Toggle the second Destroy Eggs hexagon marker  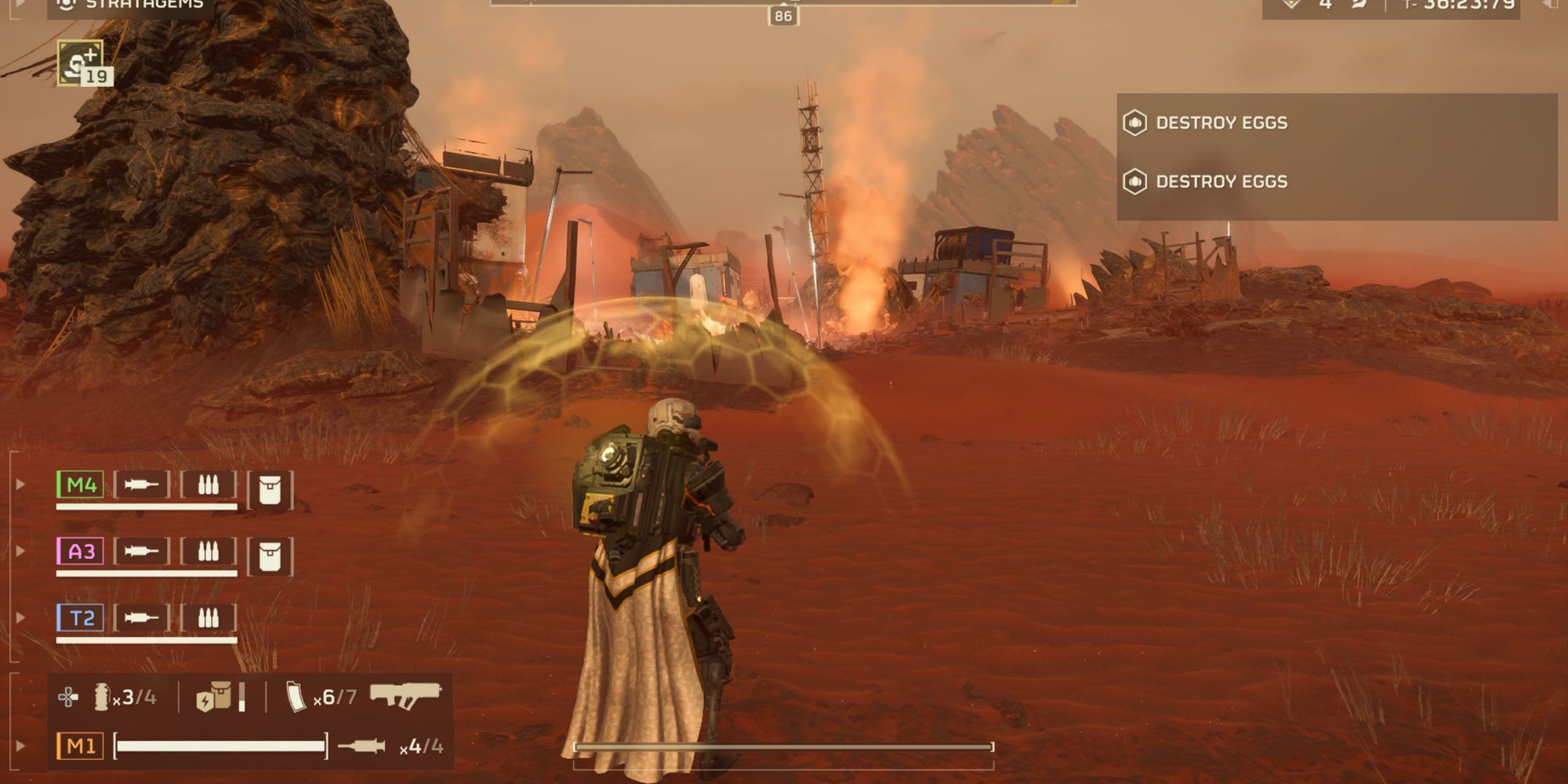click(1134, 181)
